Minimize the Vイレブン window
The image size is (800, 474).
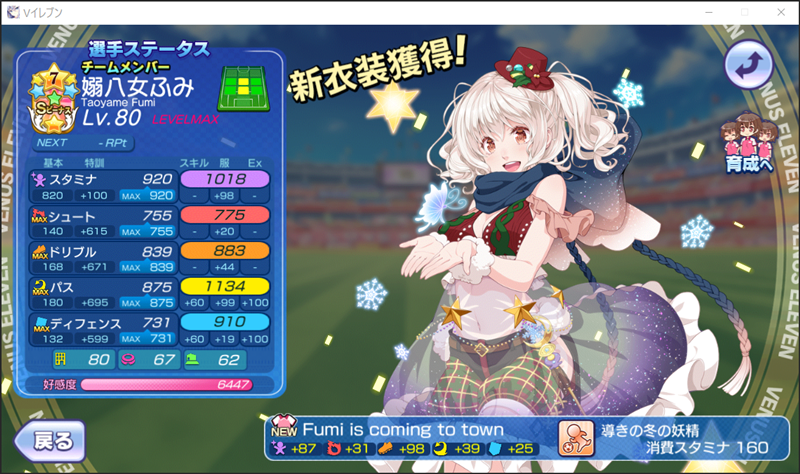[x=684, y=12]
